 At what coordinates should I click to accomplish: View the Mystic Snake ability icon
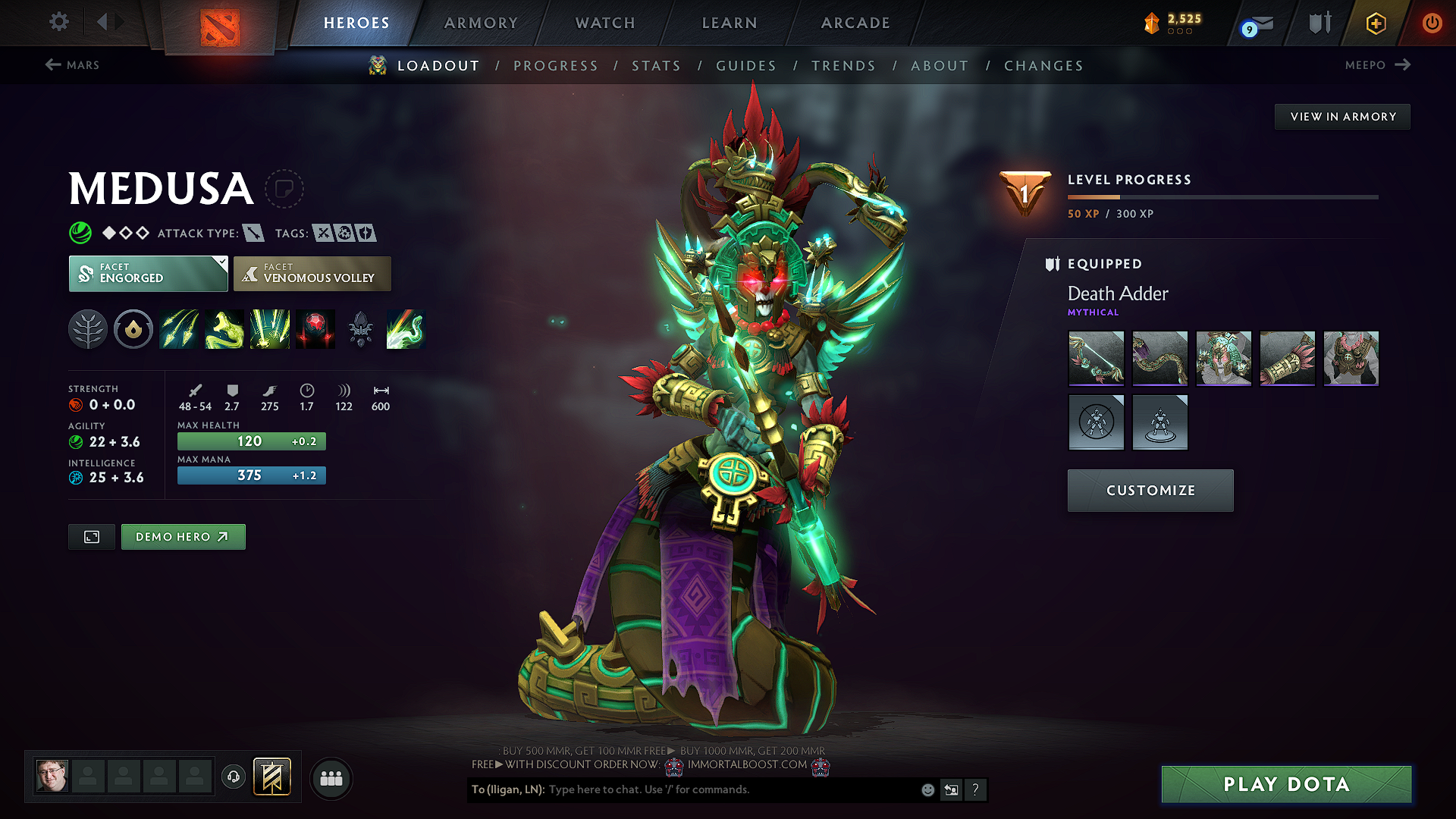[224, 329]
